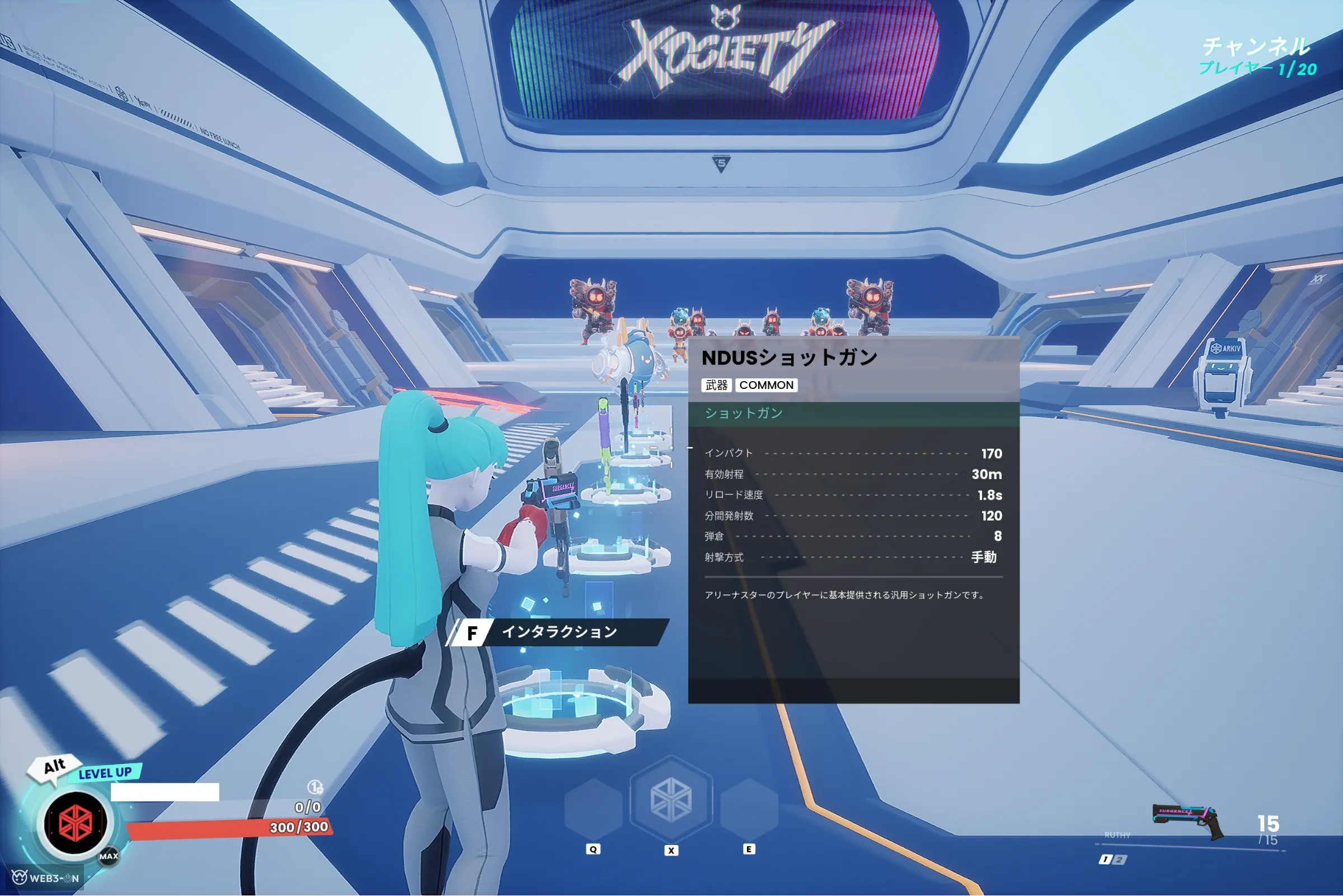Toggle the WEB3-ON badge

46,878
